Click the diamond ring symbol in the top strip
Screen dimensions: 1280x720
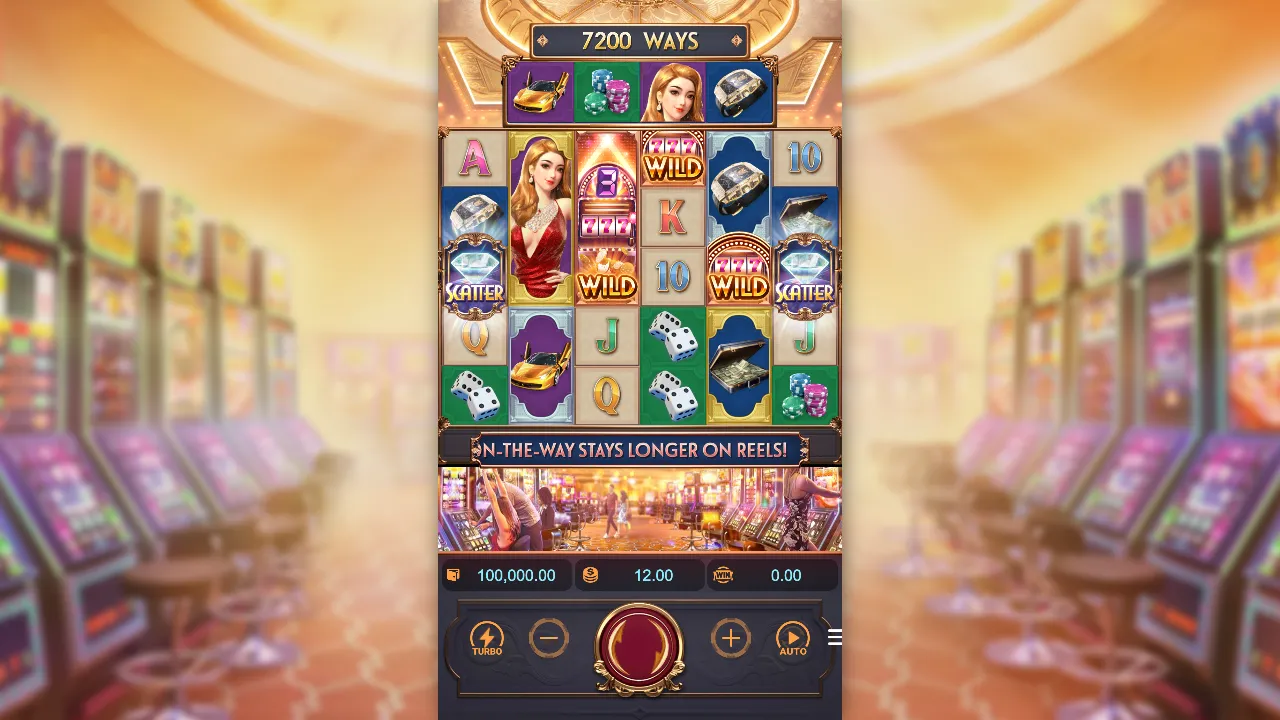(x=740, y=90)
